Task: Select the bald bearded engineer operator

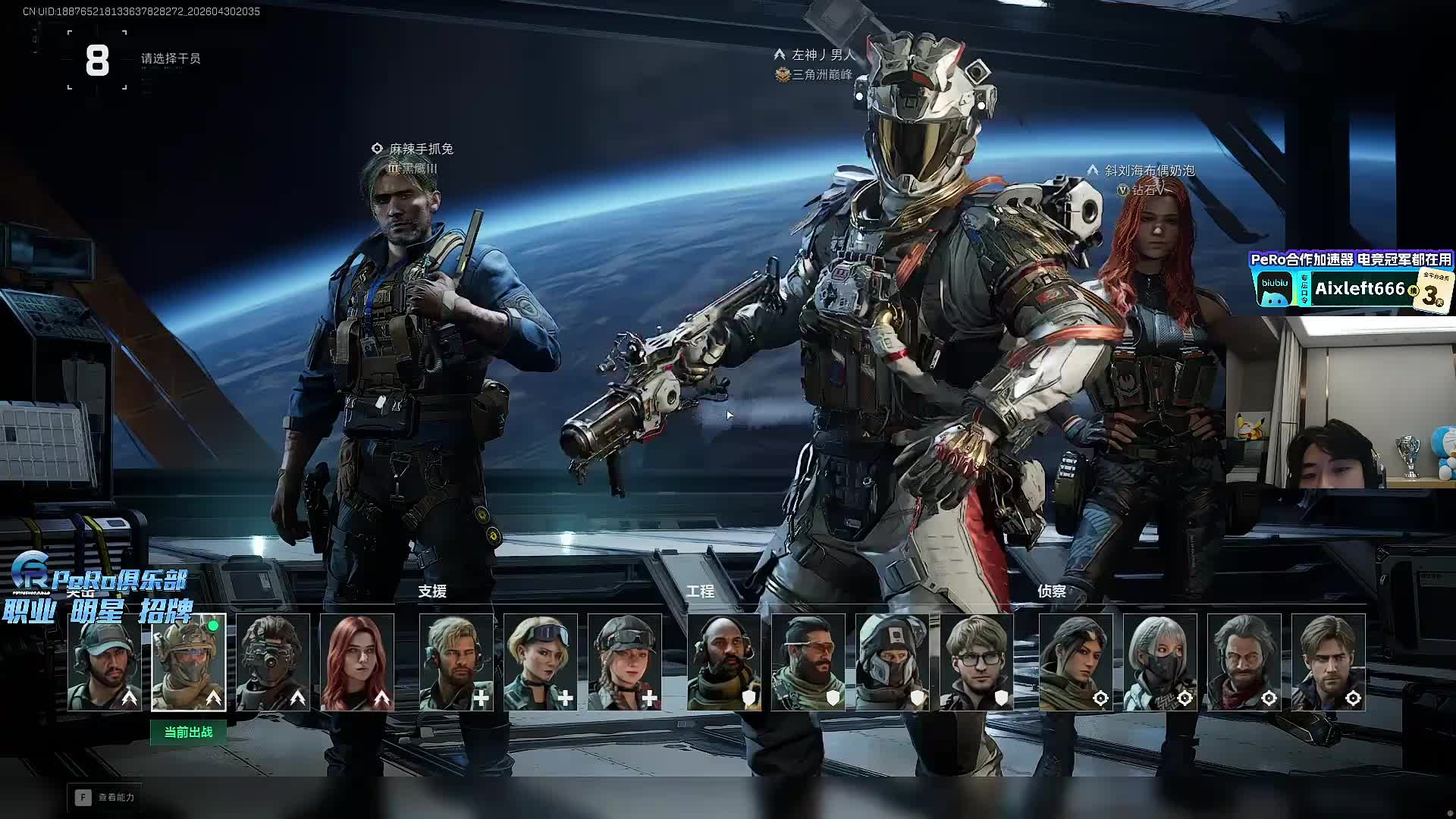Action: [724, 662]
